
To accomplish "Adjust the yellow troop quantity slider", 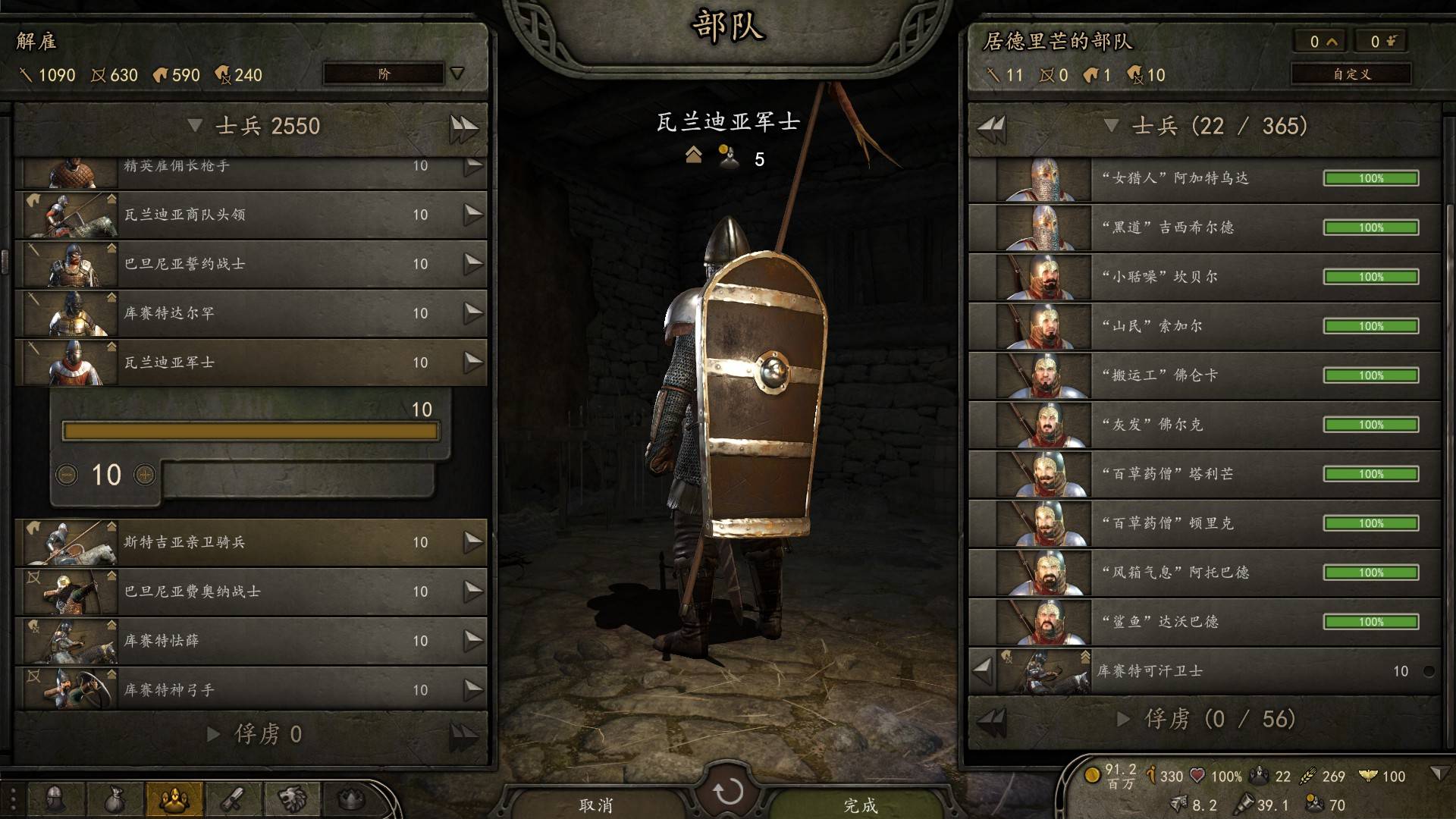I will (250, 431).
